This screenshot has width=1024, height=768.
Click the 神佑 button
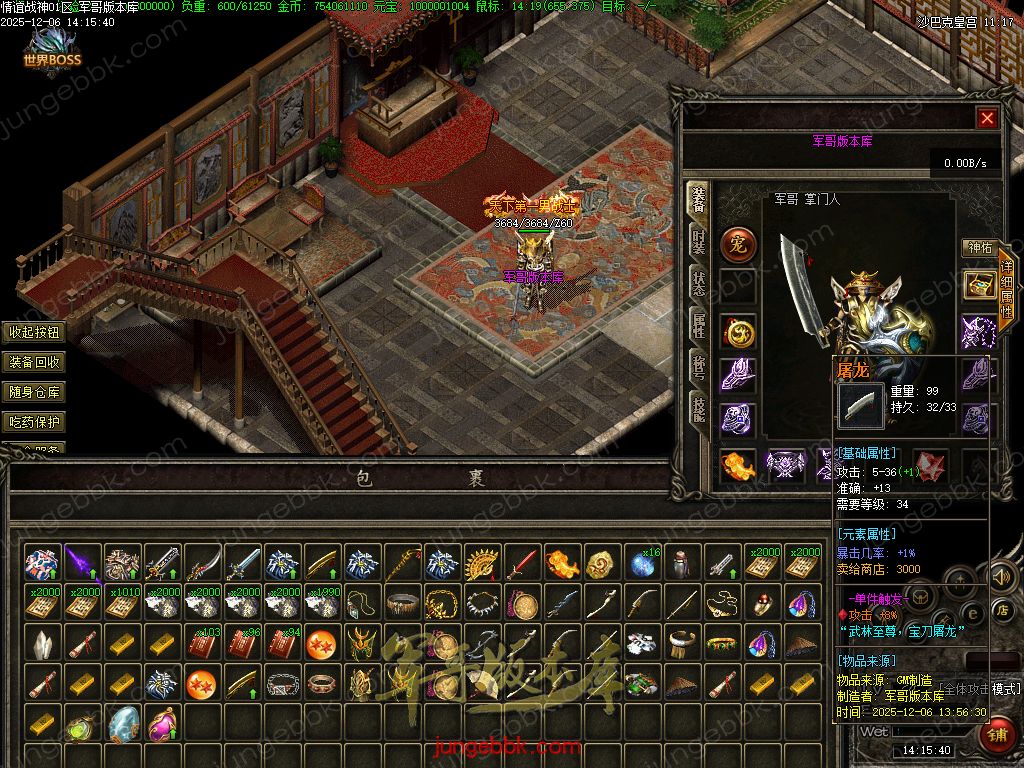(978, 247)
